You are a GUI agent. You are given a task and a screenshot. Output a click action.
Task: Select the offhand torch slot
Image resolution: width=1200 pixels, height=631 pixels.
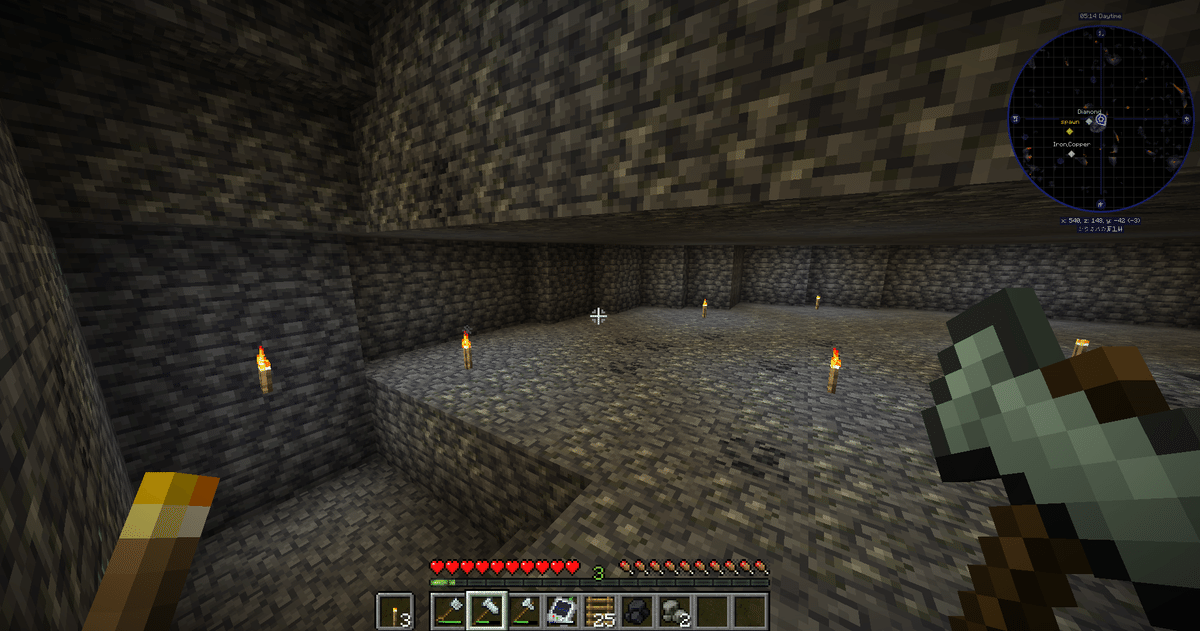pyautogui.click(x=395, y=609)
